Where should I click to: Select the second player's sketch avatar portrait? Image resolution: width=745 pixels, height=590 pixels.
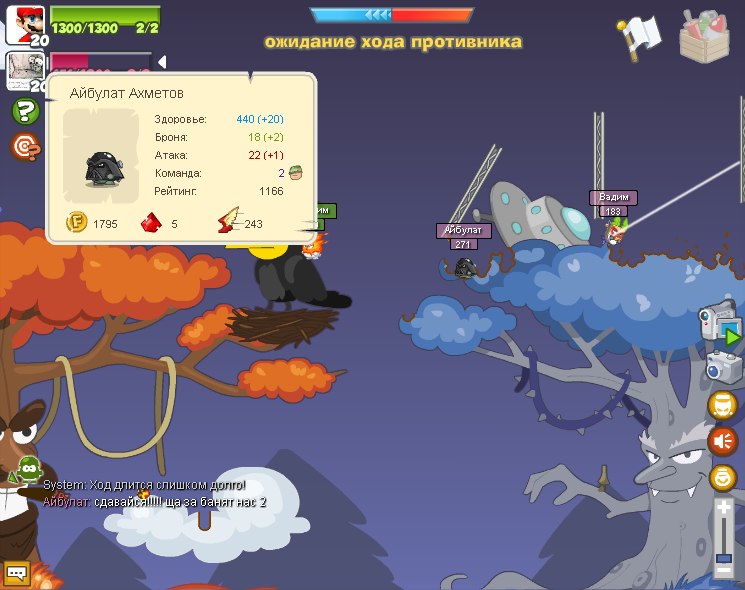pos(23,70)
